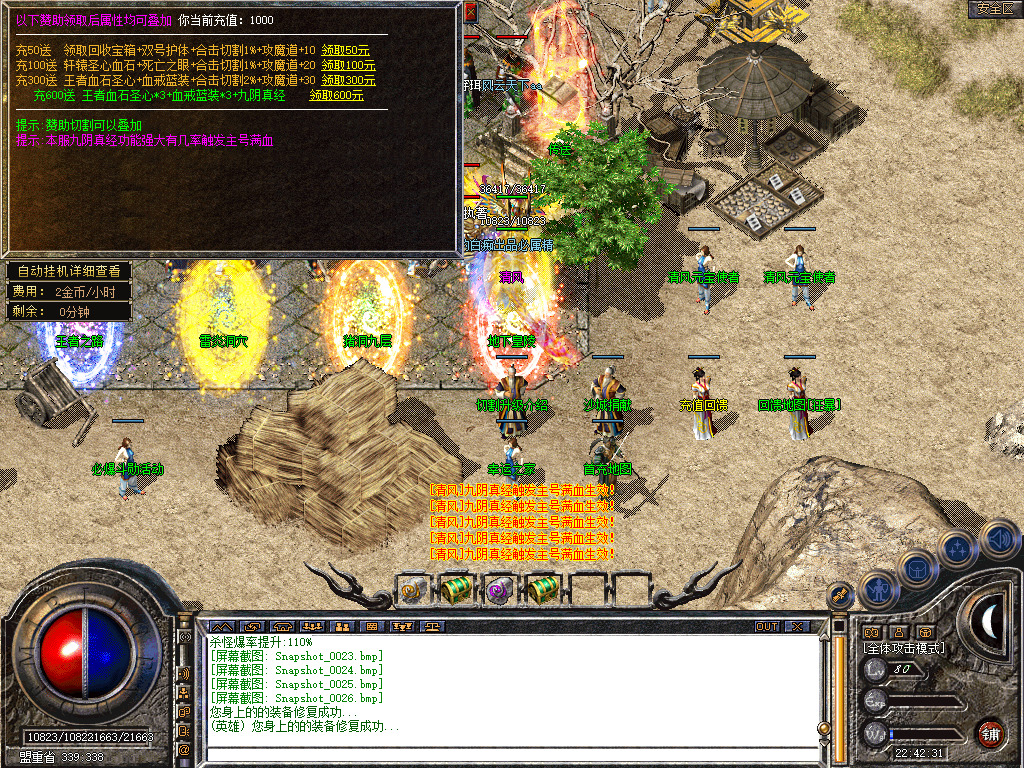Open the bag round menu button
The width and height of the screenshot is (1024, 768).
click(x=917, y=567)
